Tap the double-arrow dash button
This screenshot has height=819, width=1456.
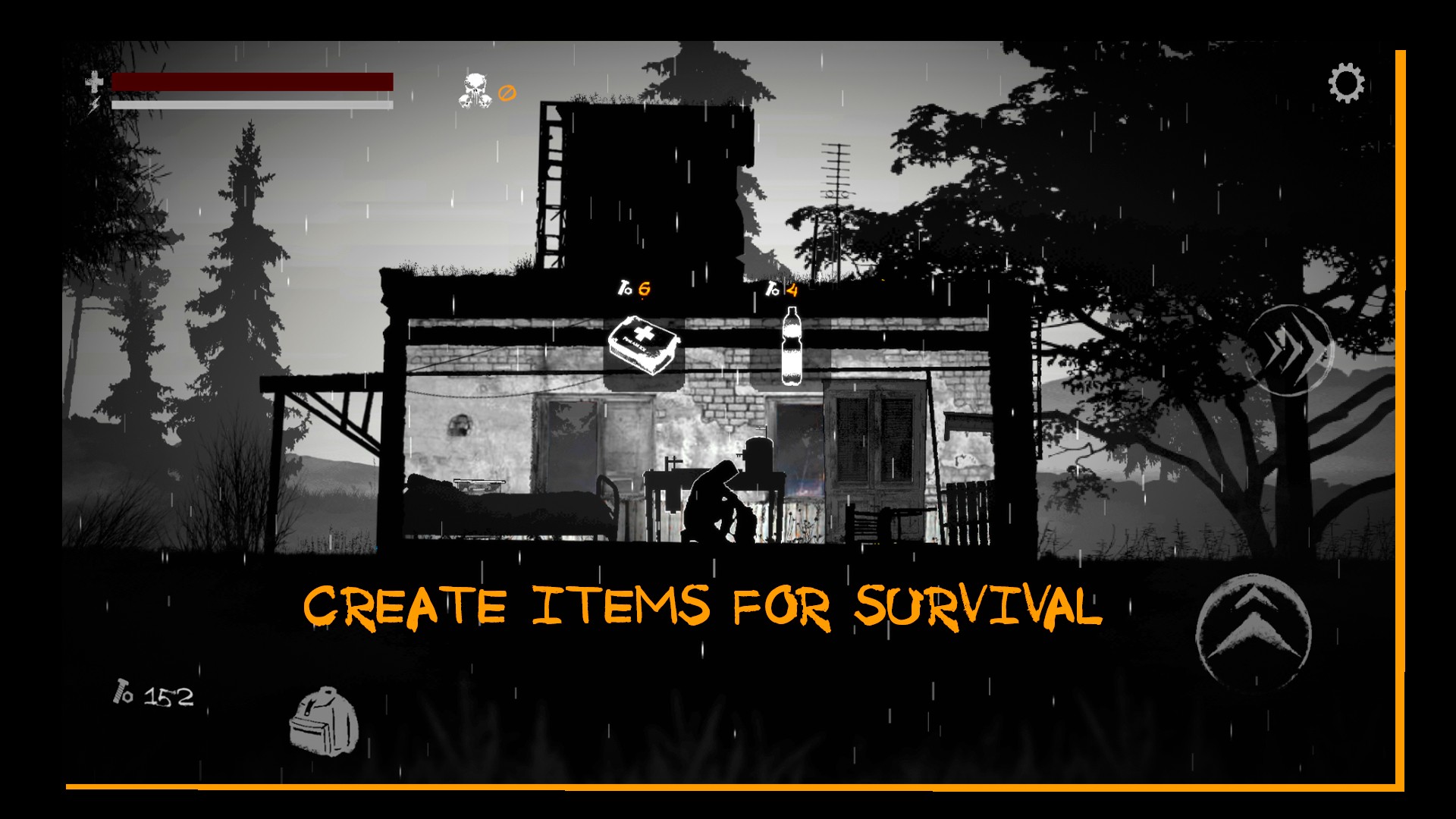tap(1289, 350)
